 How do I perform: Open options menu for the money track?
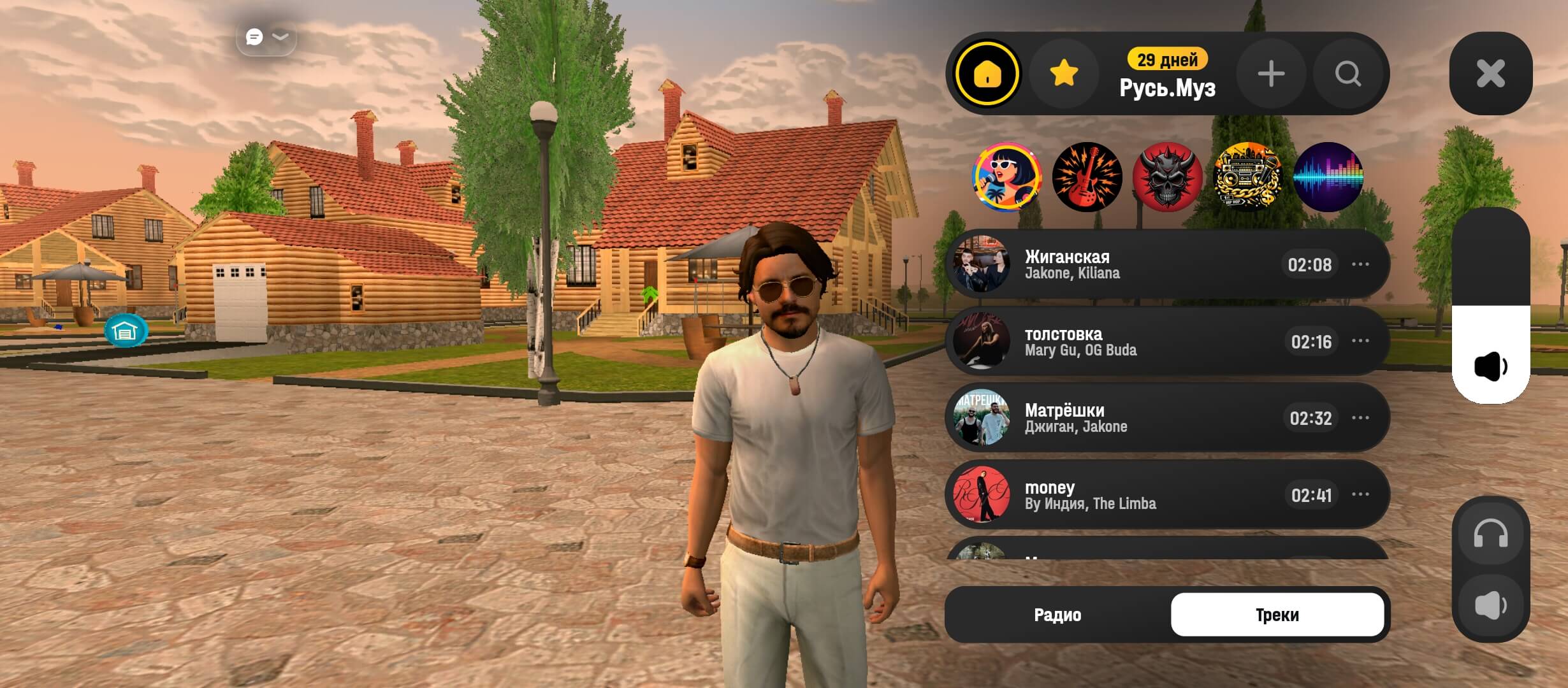pyautogui.click(x=1360, y=494)
